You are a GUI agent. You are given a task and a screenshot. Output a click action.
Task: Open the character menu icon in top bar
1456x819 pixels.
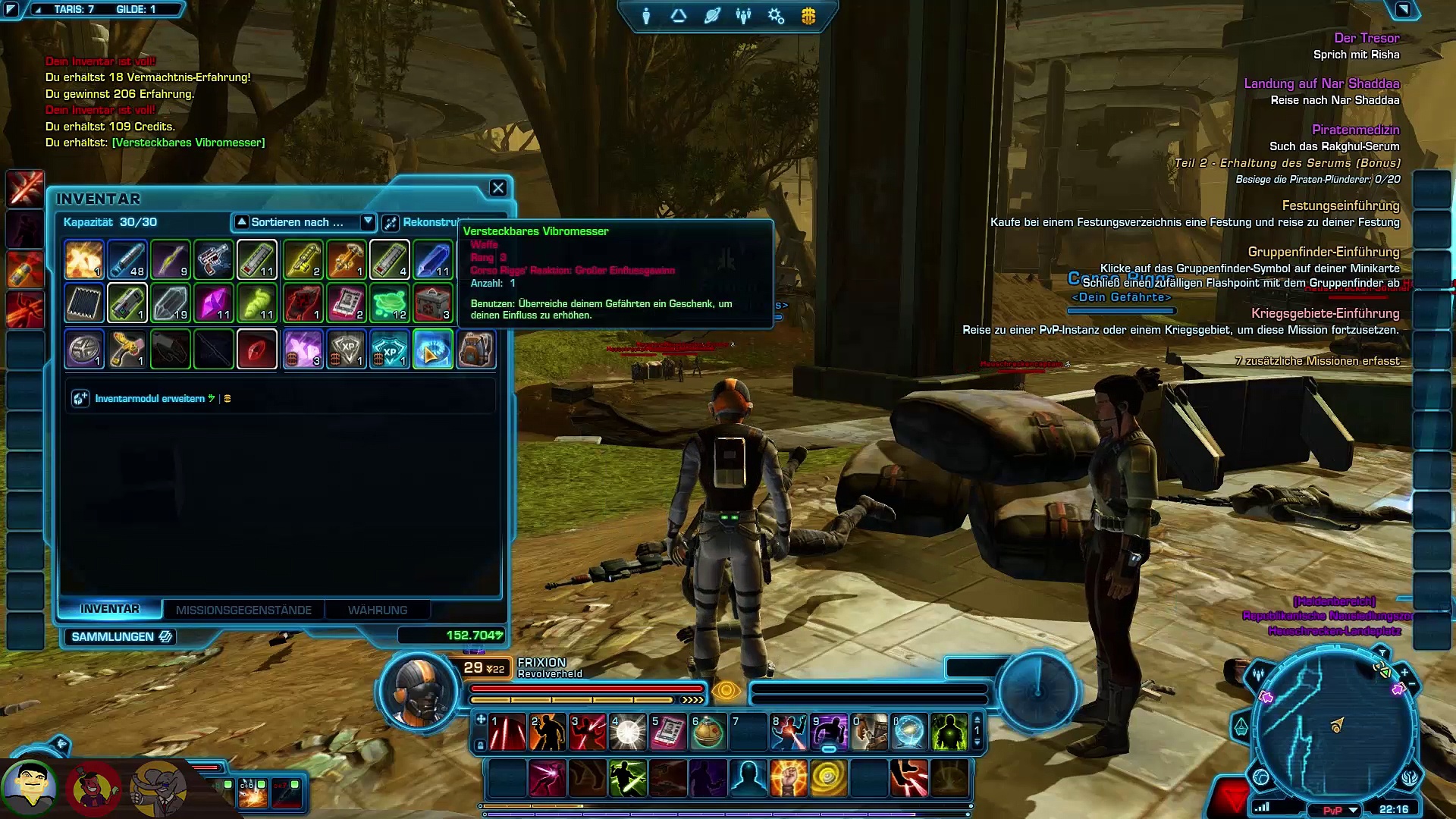coord(646,16)
